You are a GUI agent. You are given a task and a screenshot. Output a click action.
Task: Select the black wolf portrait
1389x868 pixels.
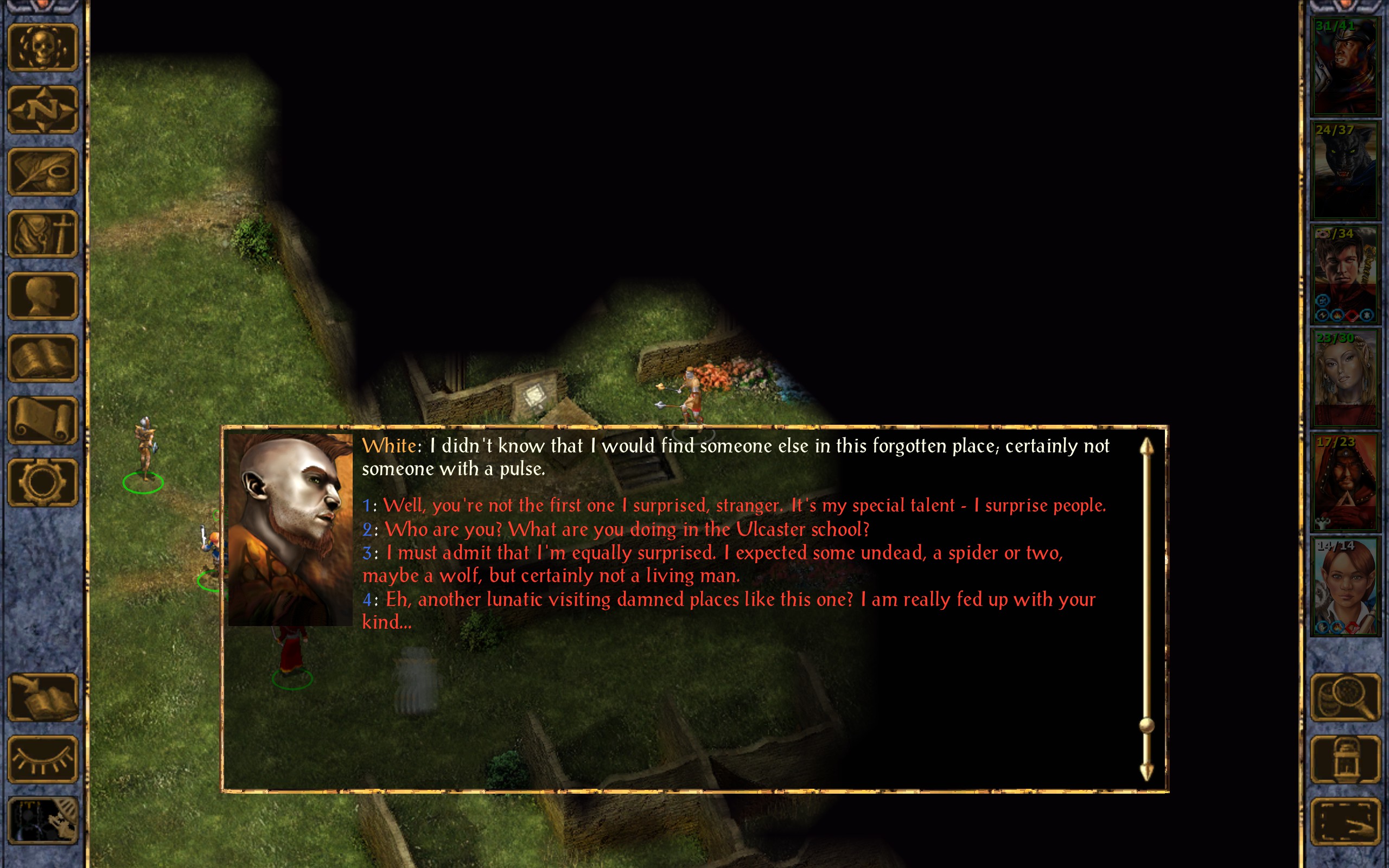1345,170
